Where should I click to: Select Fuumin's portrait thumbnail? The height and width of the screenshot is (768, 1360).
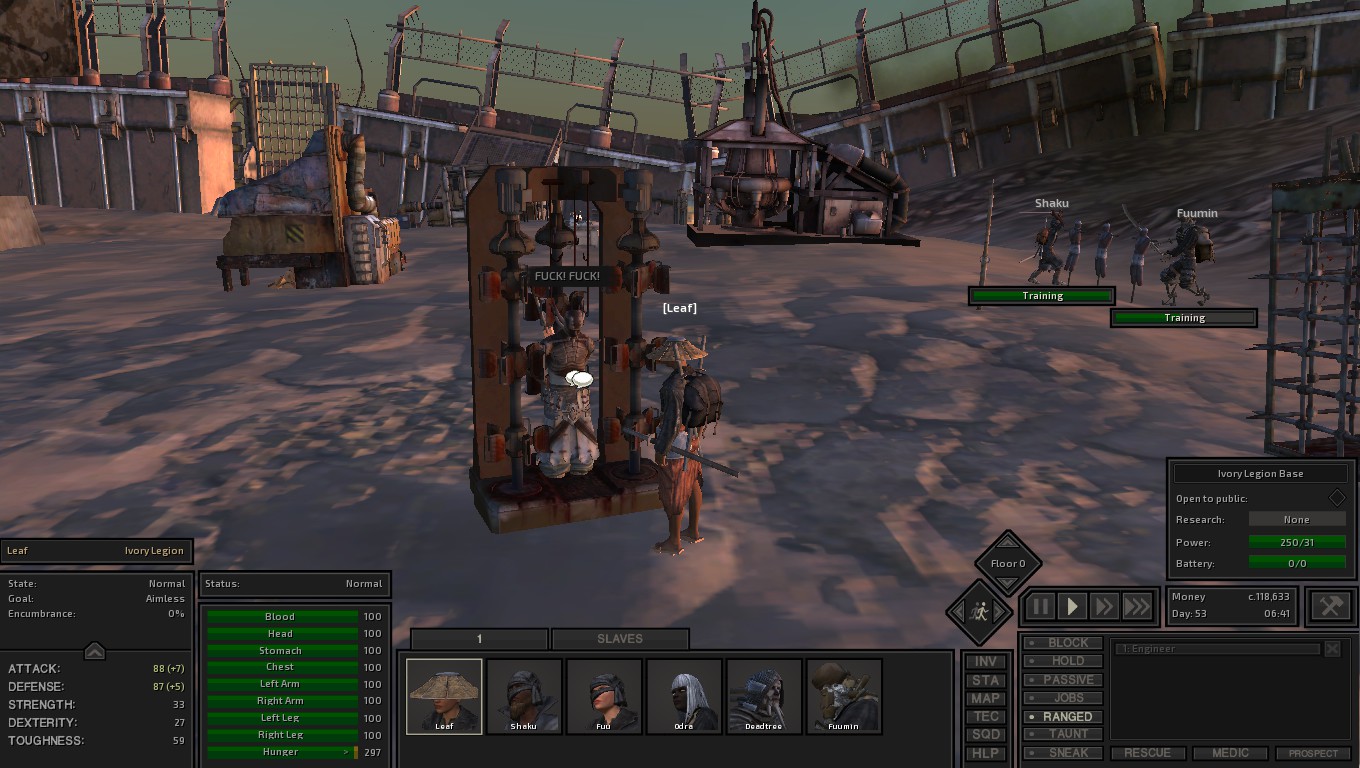(844, 695)
